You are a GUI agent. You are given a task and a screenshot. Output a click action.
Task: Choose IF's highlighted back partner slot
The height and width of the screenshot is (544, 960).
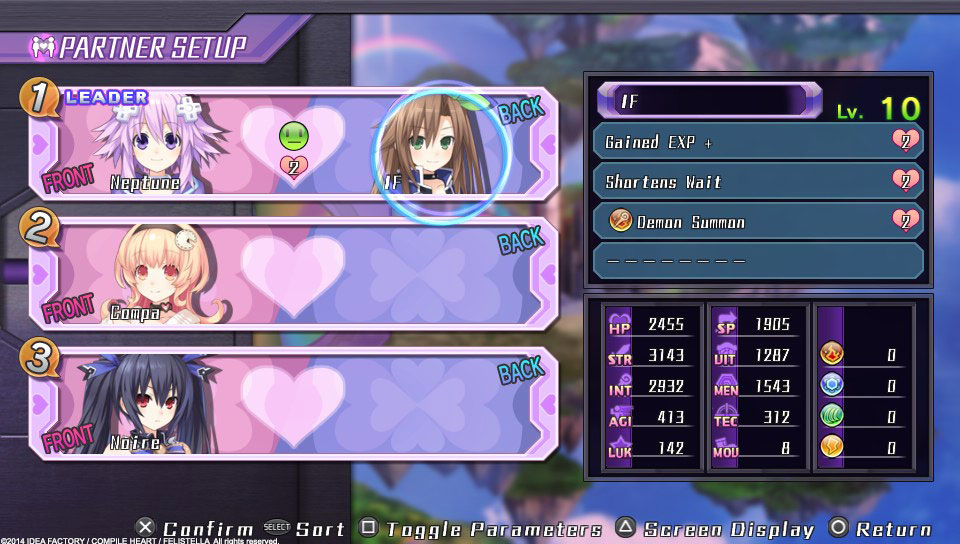coord(440,150)
